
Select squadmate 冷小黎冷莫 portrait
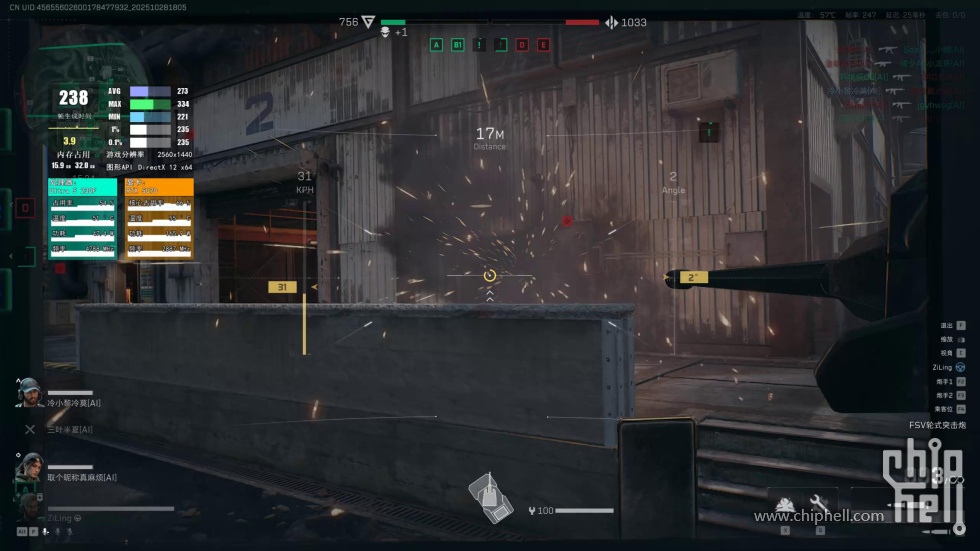click(x=29, y=393)
